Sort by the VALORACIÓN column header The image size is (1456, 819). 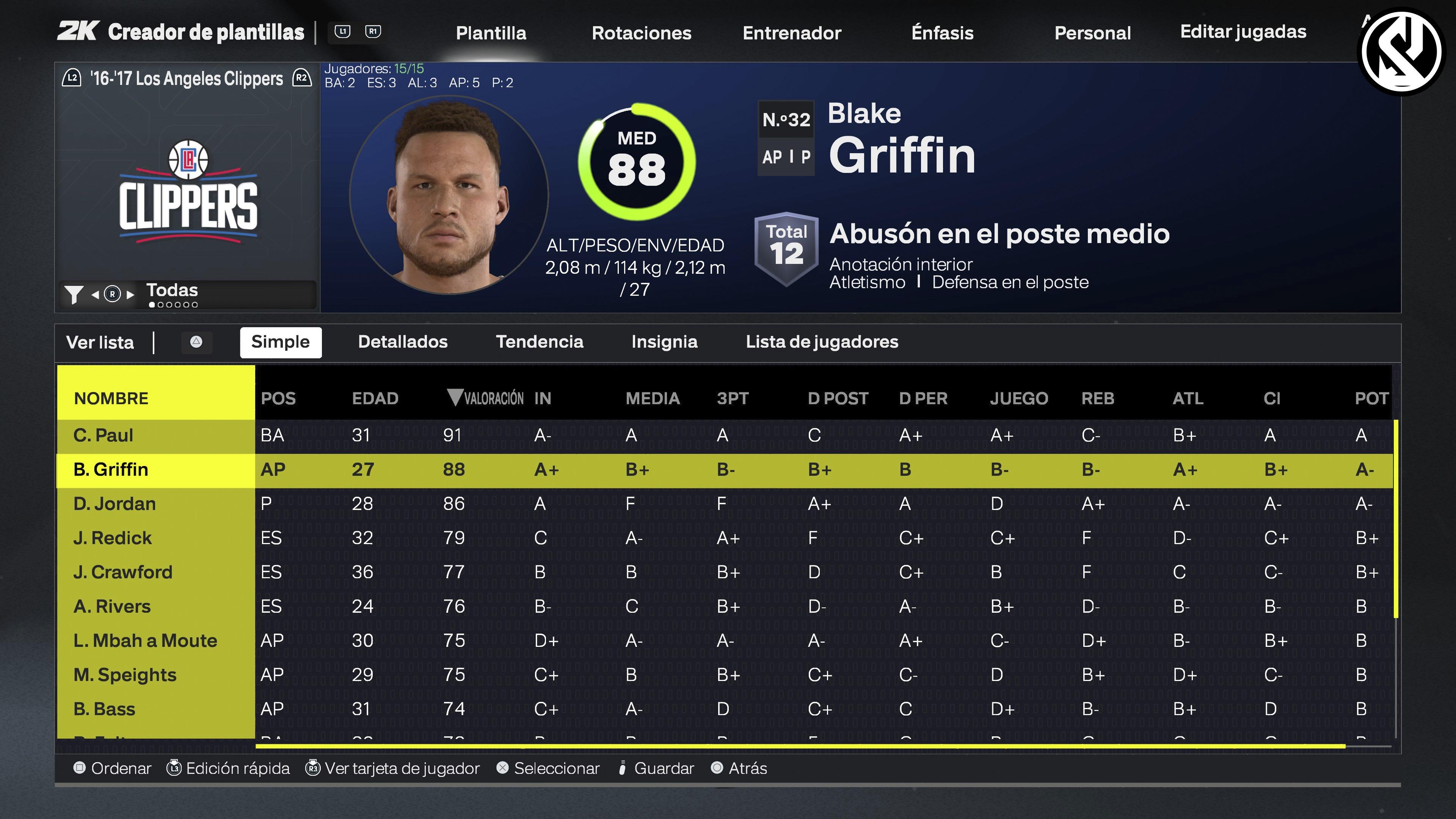(486, 398)
